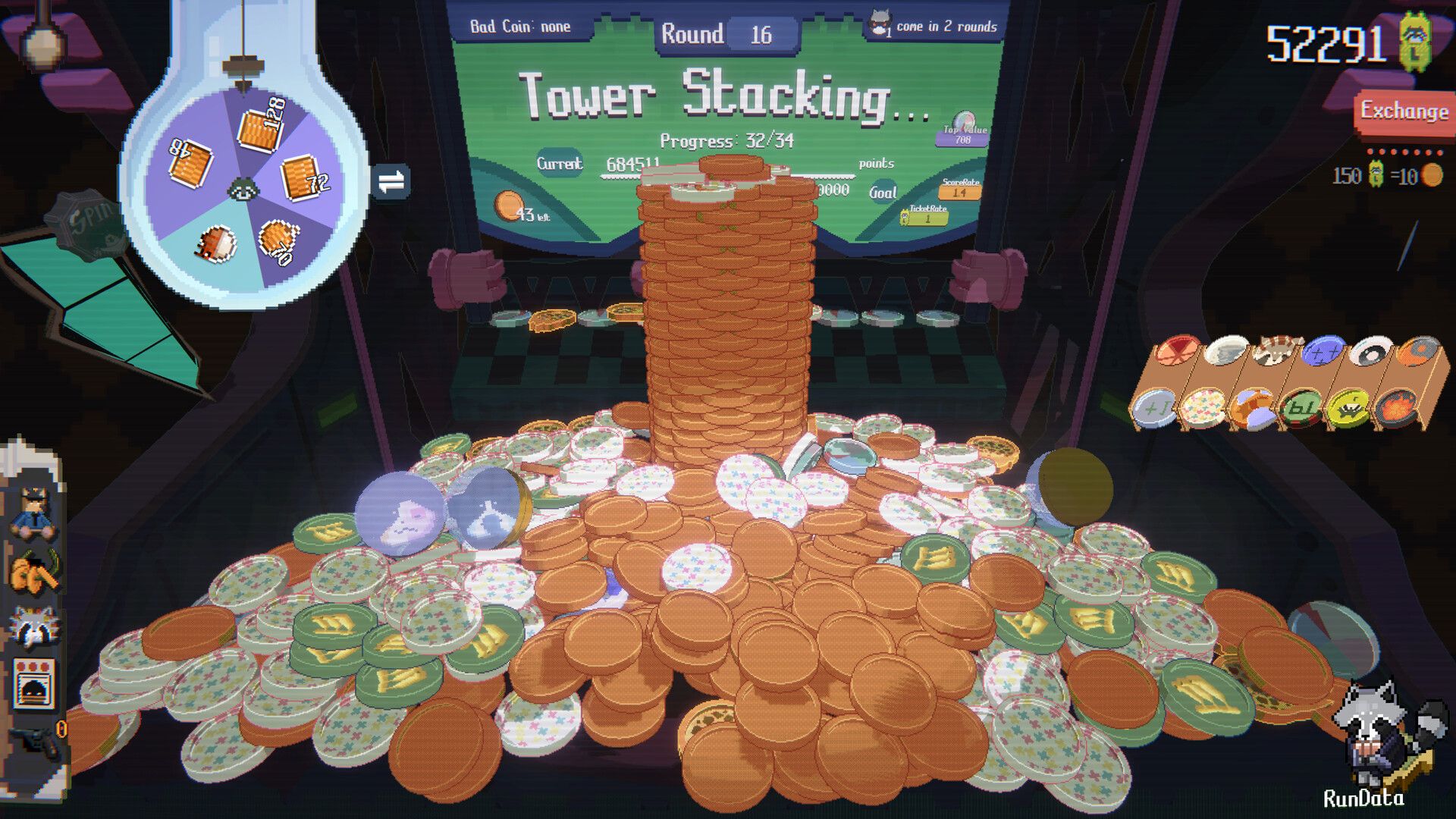Click the Round 16 header
This screenshot has width=1456, height=819.
point(718,32)
